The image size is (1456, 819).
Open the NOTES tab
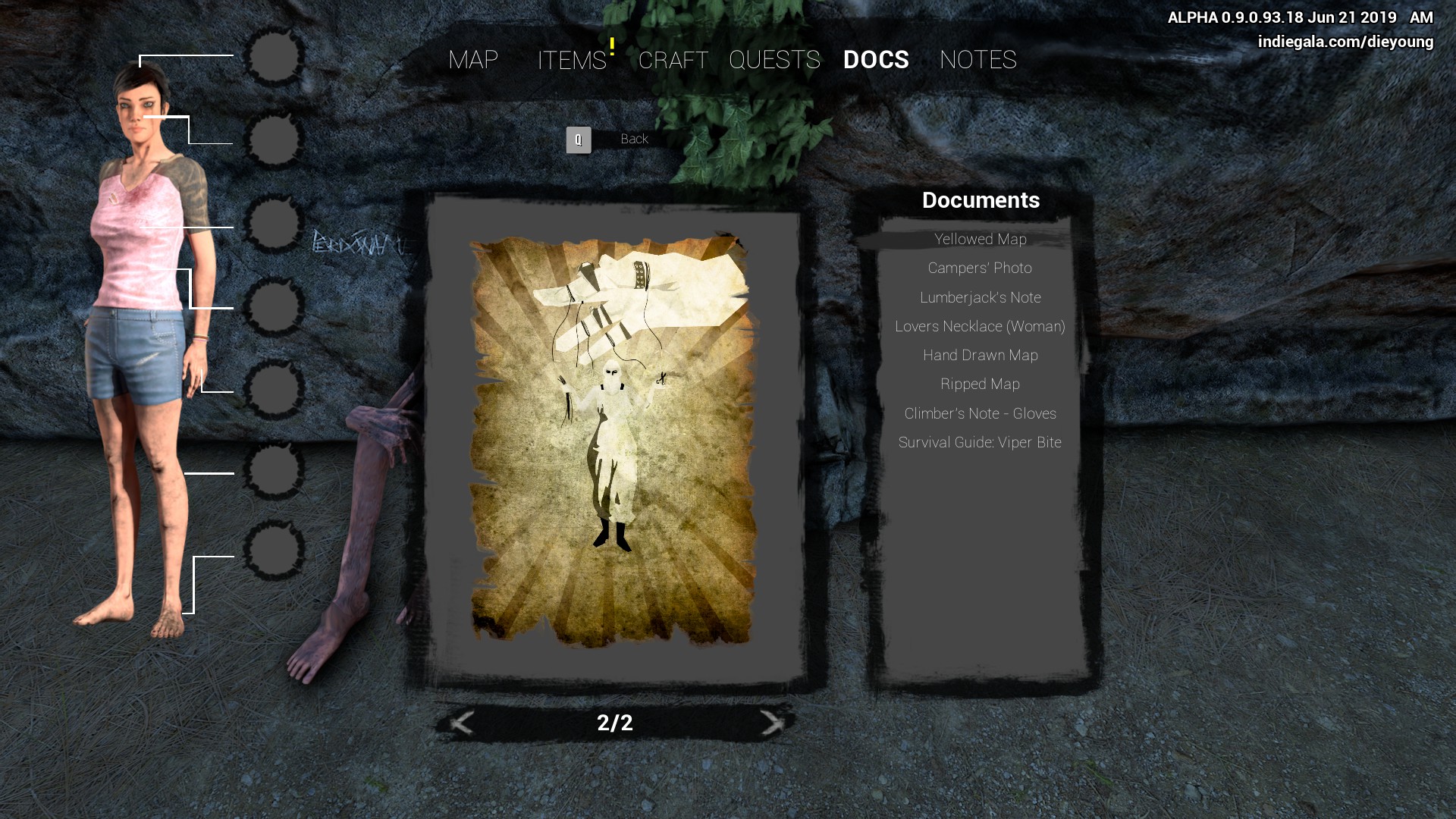click(977, 60)
